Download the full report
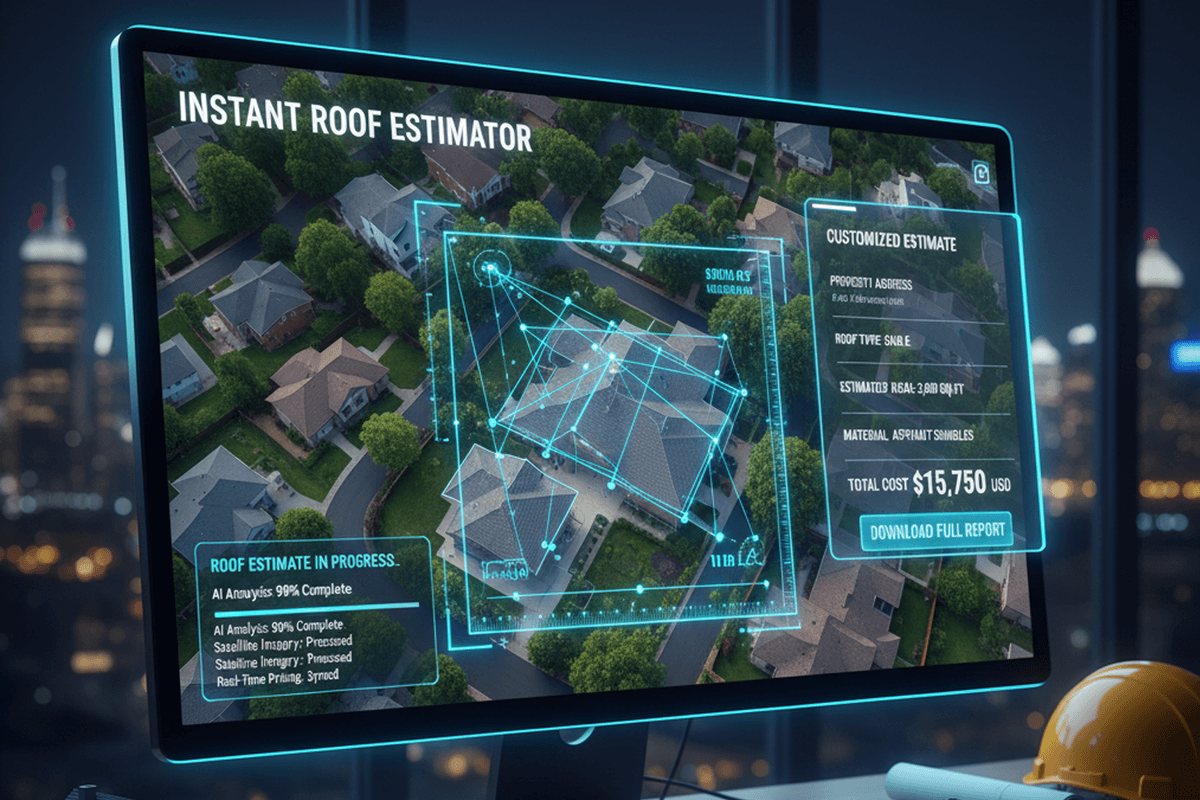Screen dimensions: 1200x800 (x=936, y=530)
